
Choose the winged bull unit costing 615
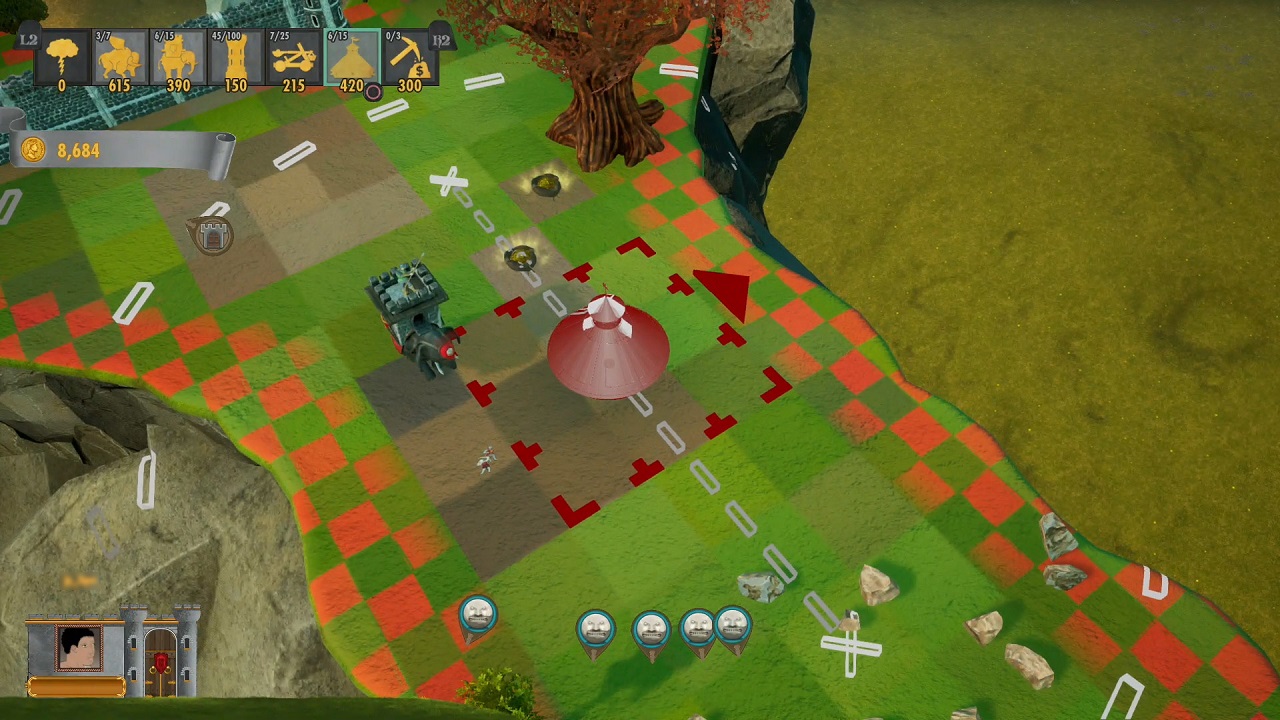(120, 60)
